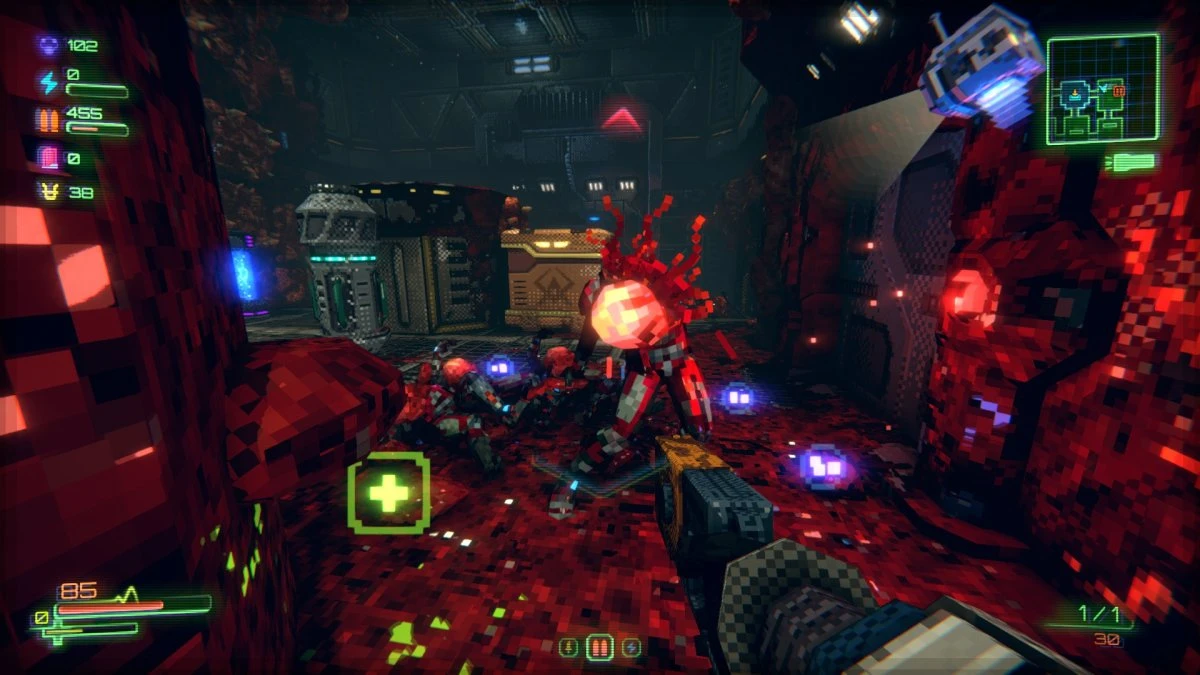Click the pink cell ammo icon
This screenshot has height=675, width=1200.
pyautogui.click(x=48, y=158)
